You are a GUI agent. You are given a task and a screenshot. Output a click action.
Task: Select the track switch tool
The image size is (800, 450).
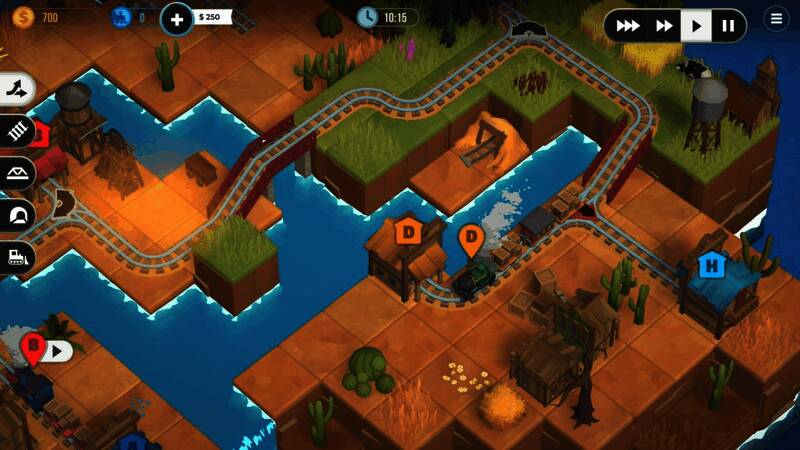coord(17,89)
